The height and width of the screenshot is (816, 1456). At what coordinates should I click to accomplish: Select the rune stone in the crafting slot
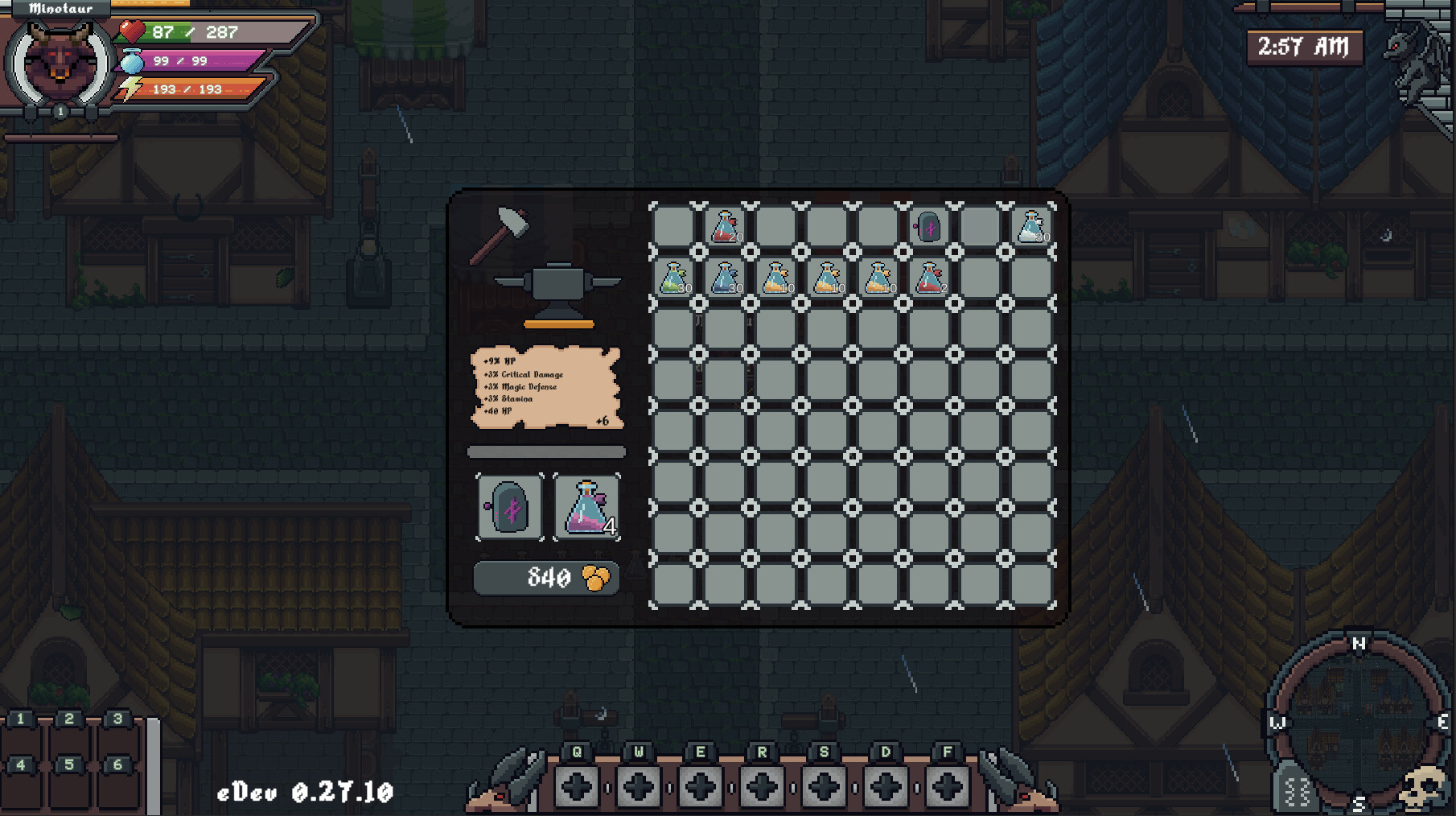[510, 508]
